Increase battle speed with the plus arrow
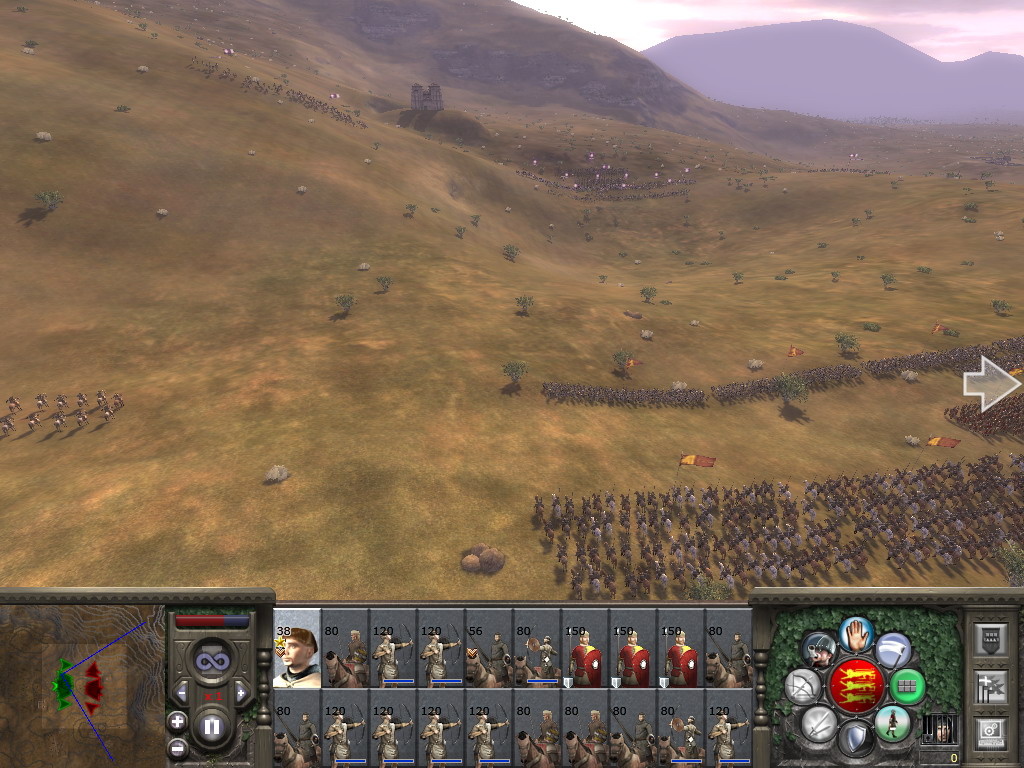The height and width of the screenshot is (768, 1024). click(240, 692)
